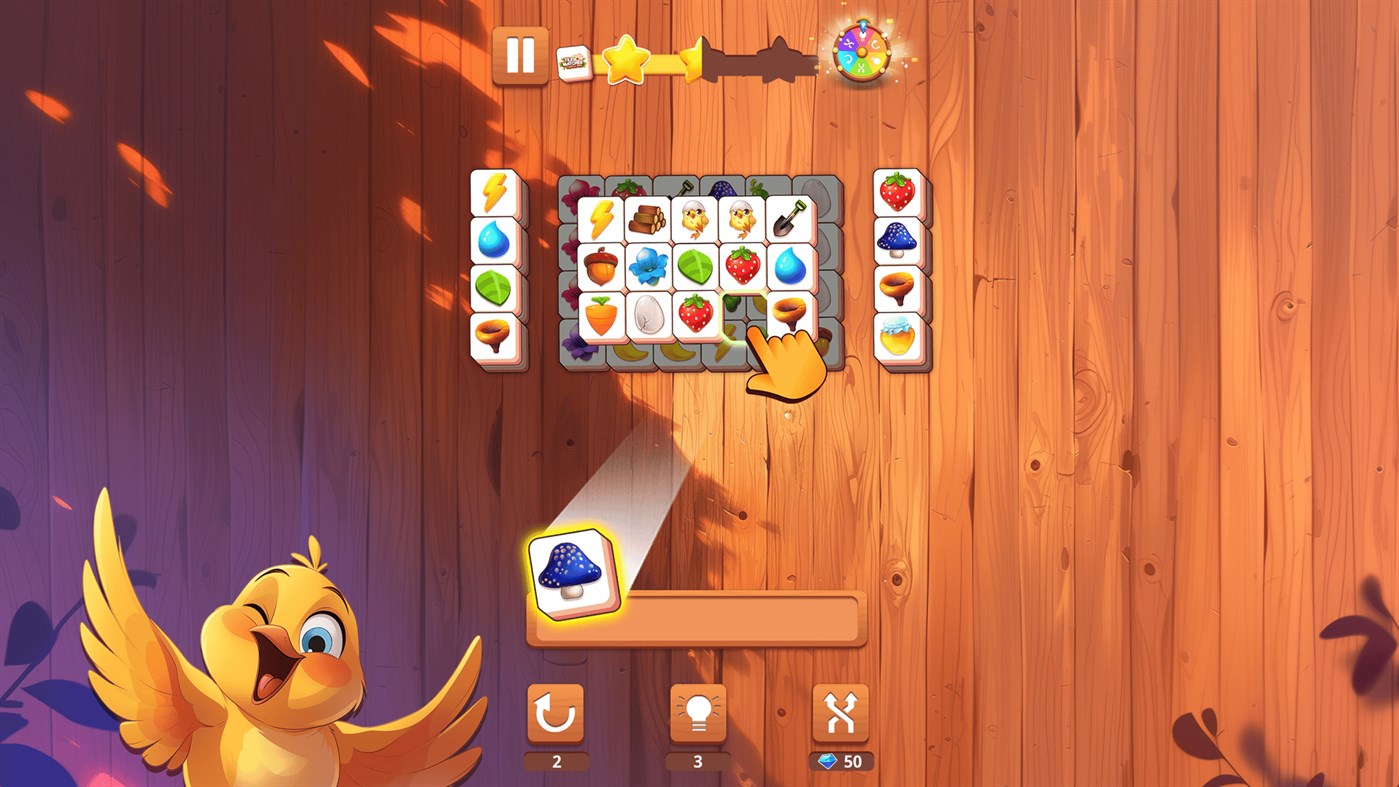Shuffle the board for 50 gems
This screenshot has width=1399, height=787.
tap(840, 713)
